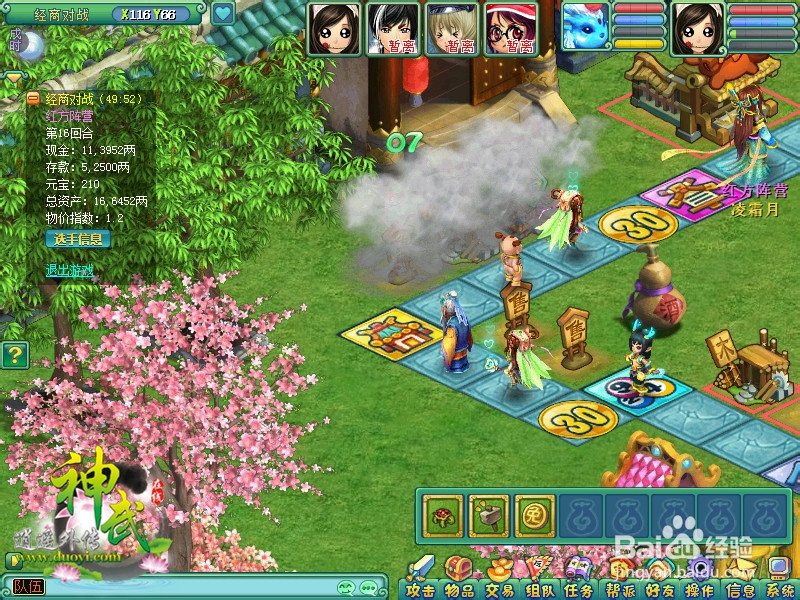Open the 交易 trade menu
Viewport: 800px width, 600px height.
coord(500,588)
